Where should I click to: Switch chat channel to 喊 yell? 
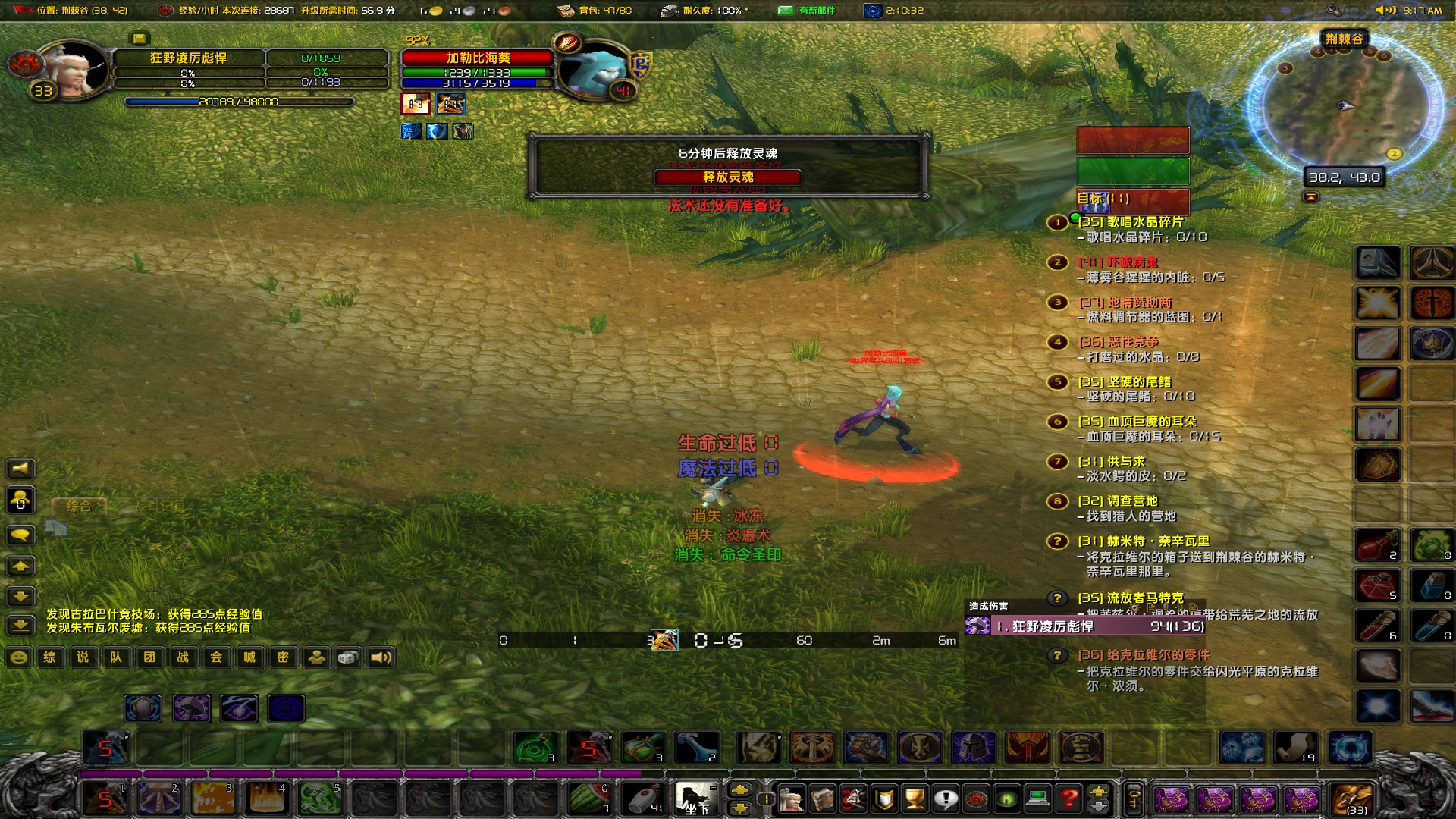point(249,657)
